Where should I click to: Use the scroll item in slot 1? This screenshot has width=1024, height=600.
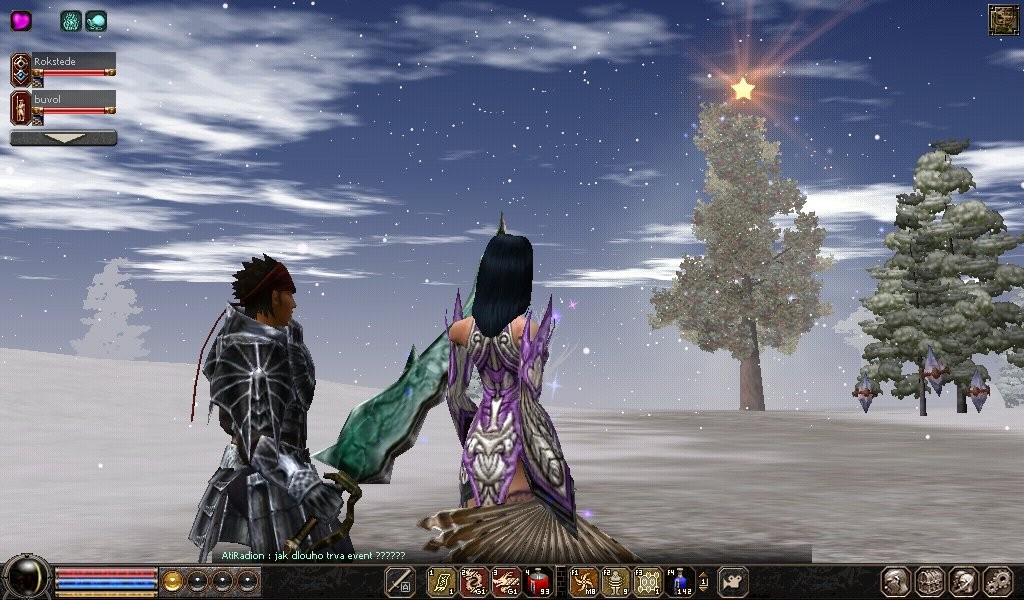point(442,581)
